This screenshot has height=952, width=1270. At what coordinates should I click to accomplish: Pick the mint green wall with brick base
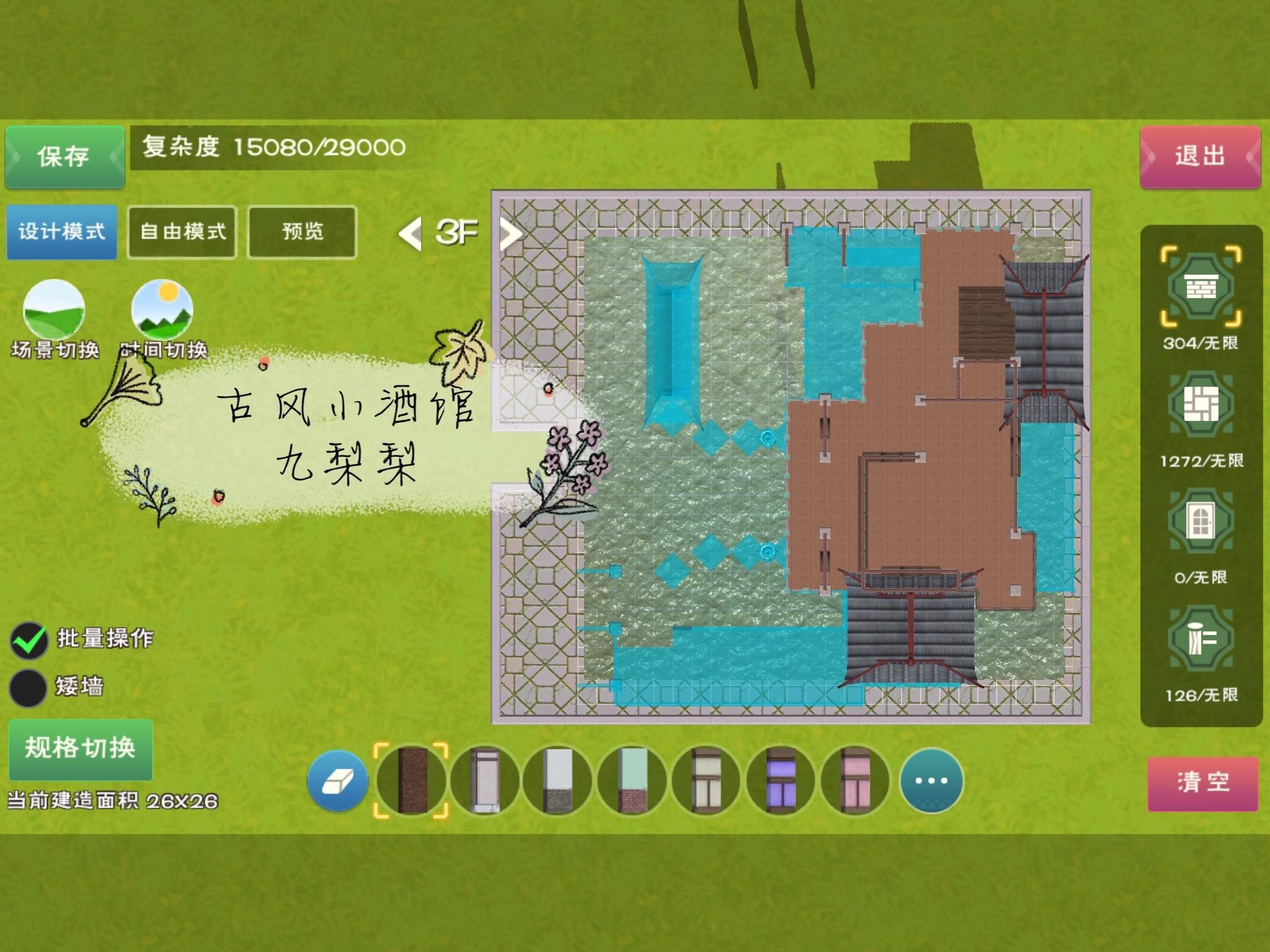633,781
